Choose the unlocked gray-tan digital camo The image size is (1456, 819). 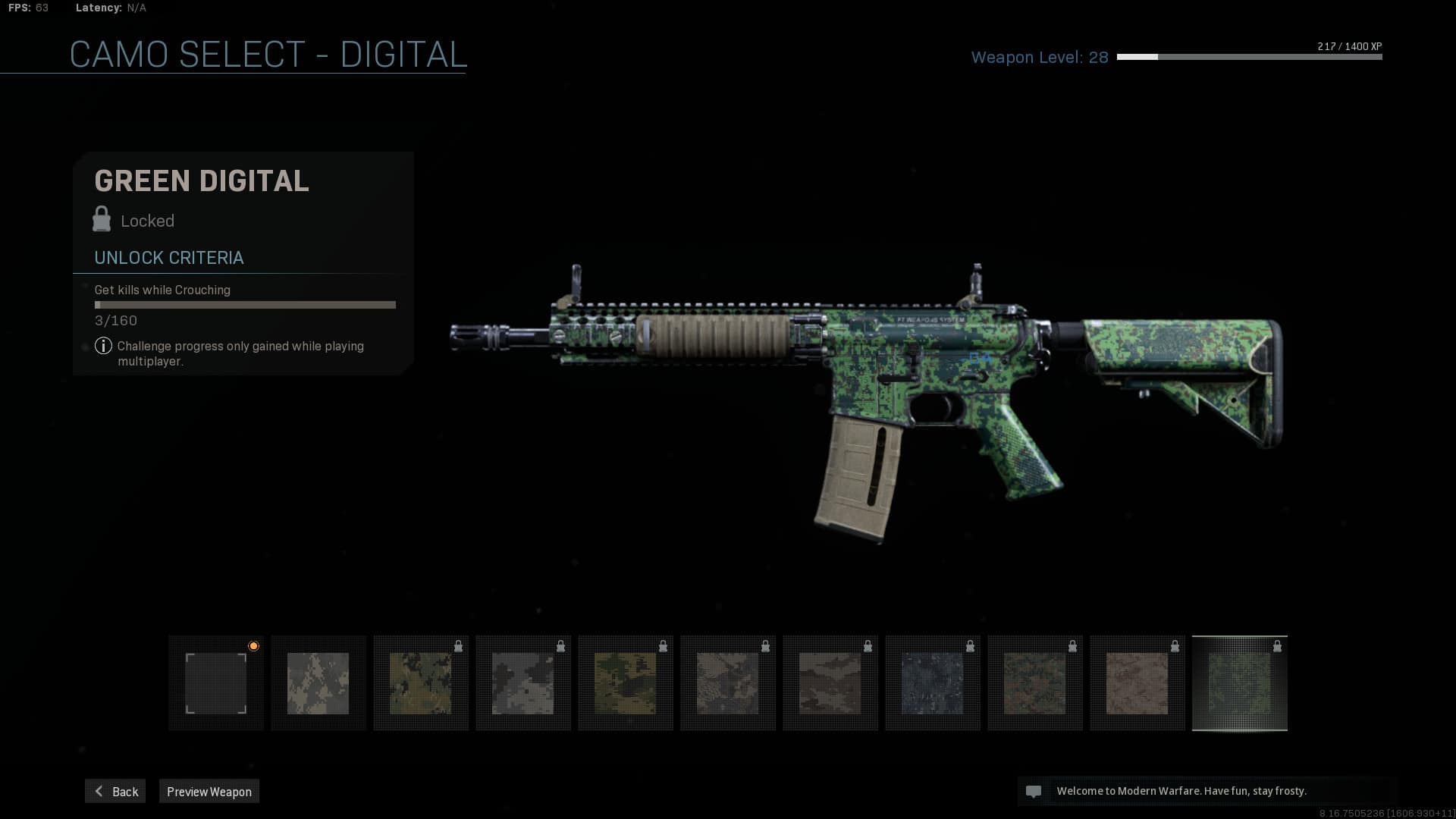coord(318,683)
